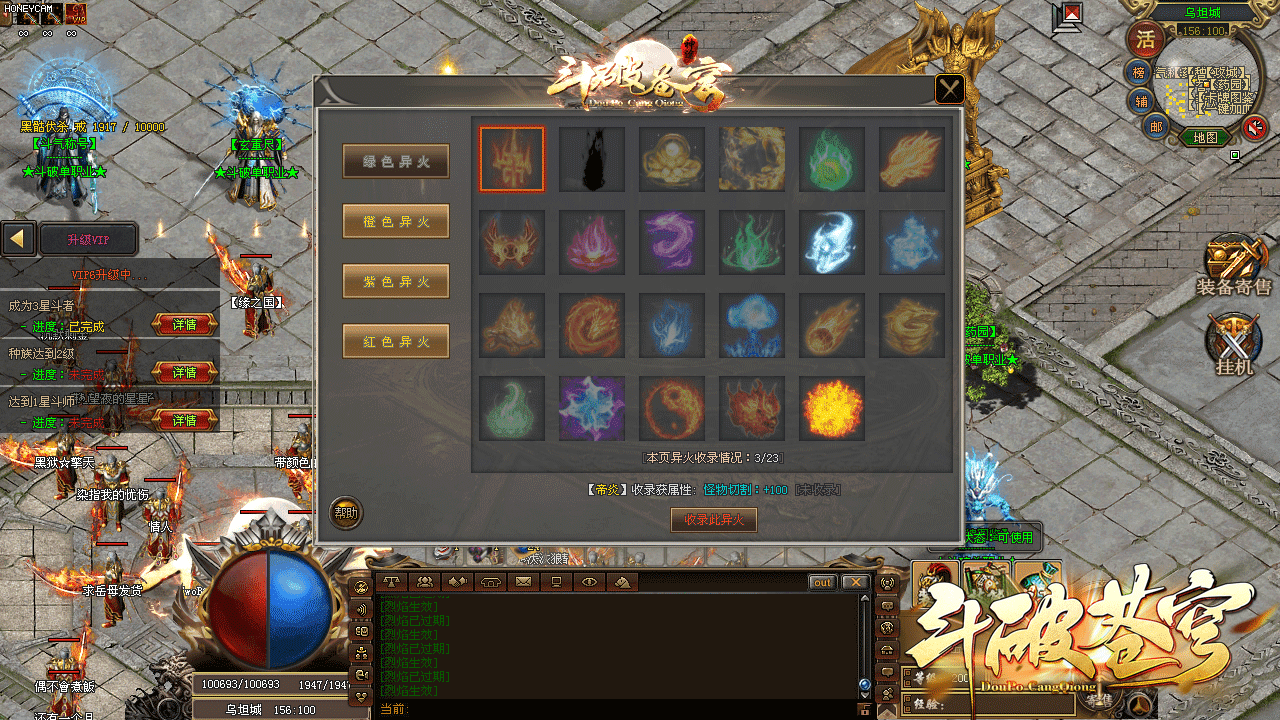Switch to the 橙色异火 tab
The height and width of the screenshot is (720, 1280).
[x=396, y=221]
